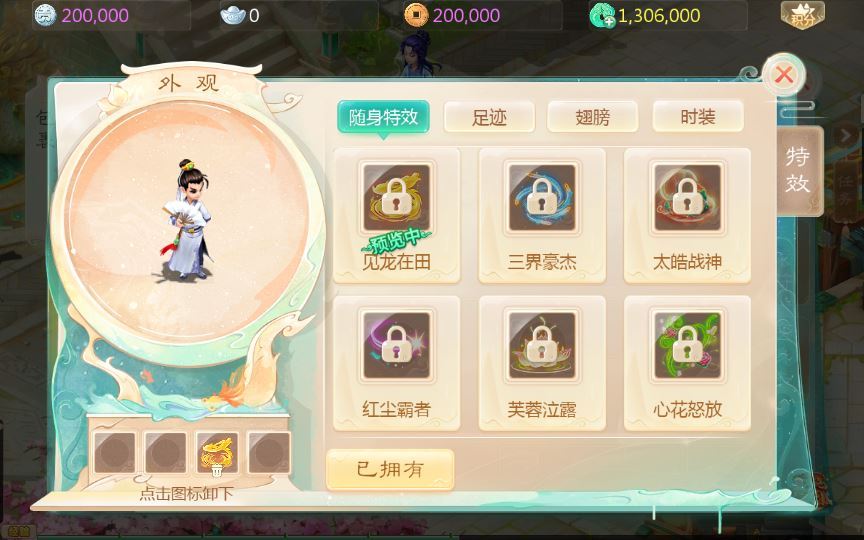864x540 pixels.
Task: Select the 见龙在田 effect tile
Action: pos(397,214)
